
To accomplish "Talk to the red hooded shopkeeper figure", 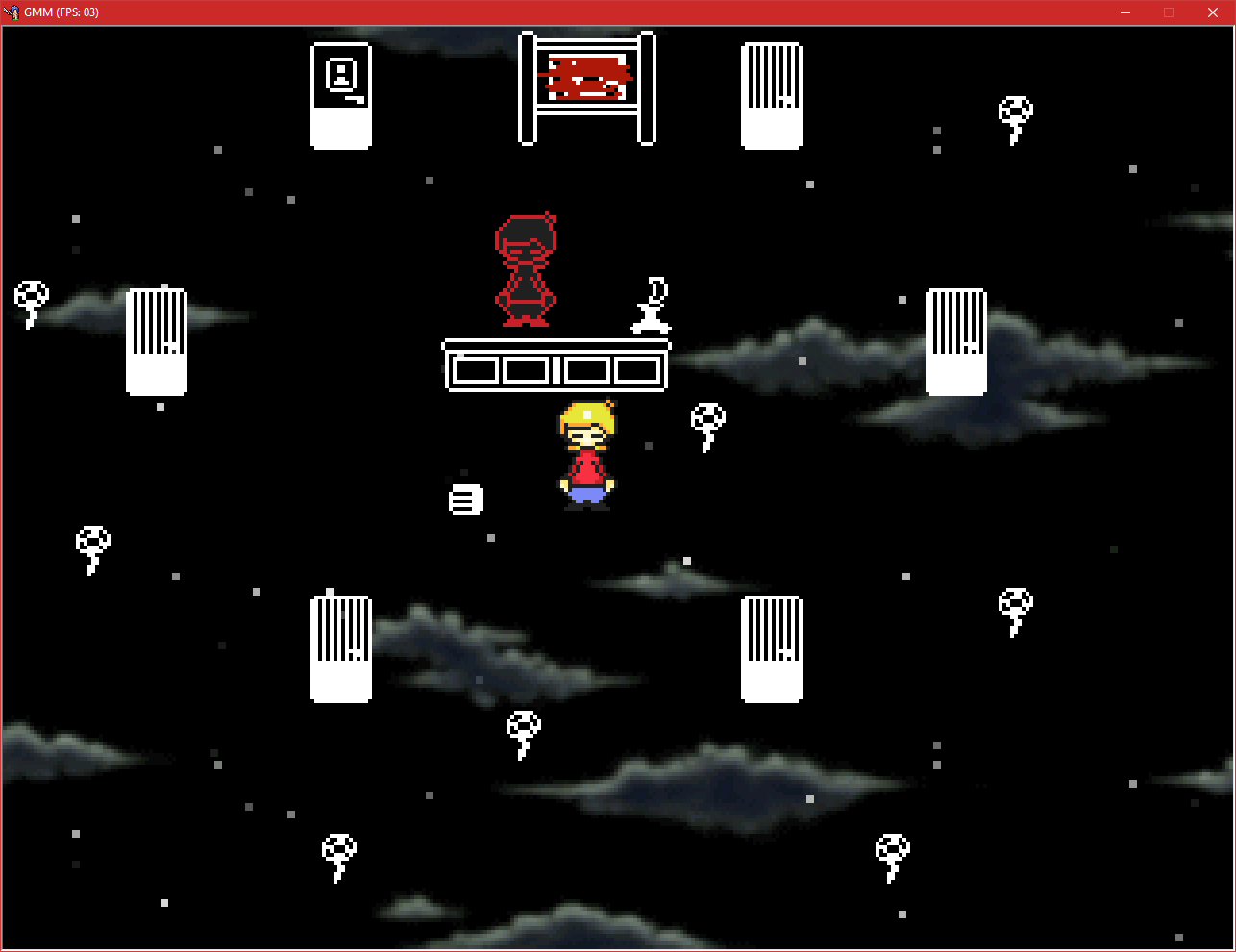I will [x=524, y=269].
